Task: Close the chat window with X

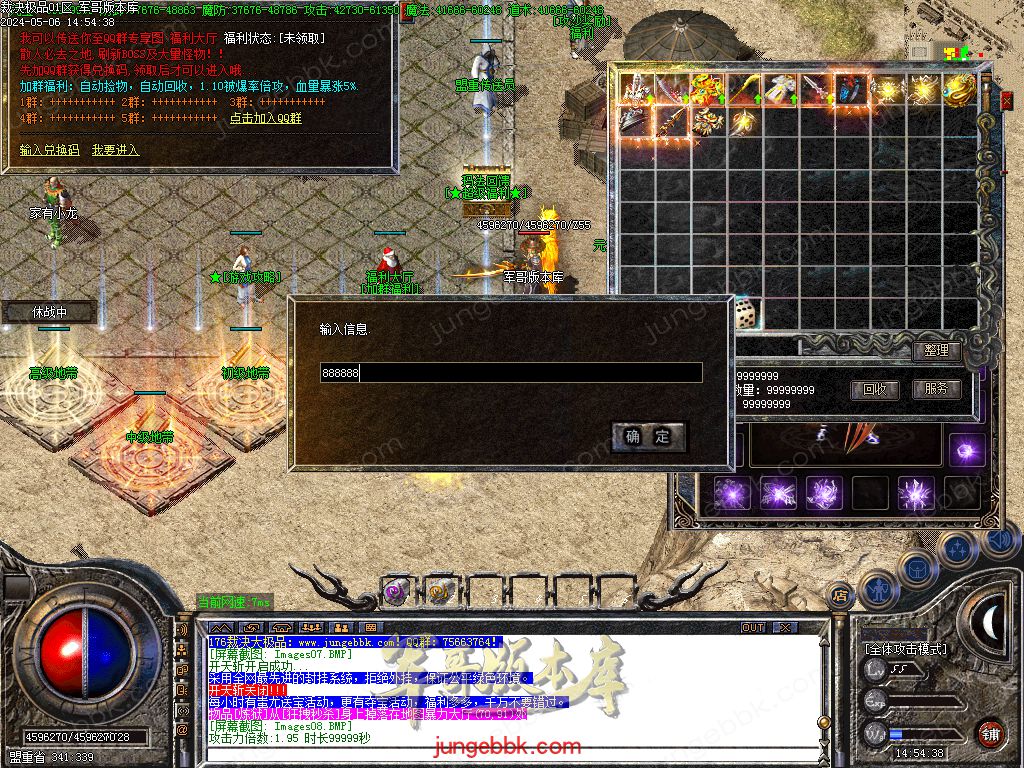Action: 786,627
